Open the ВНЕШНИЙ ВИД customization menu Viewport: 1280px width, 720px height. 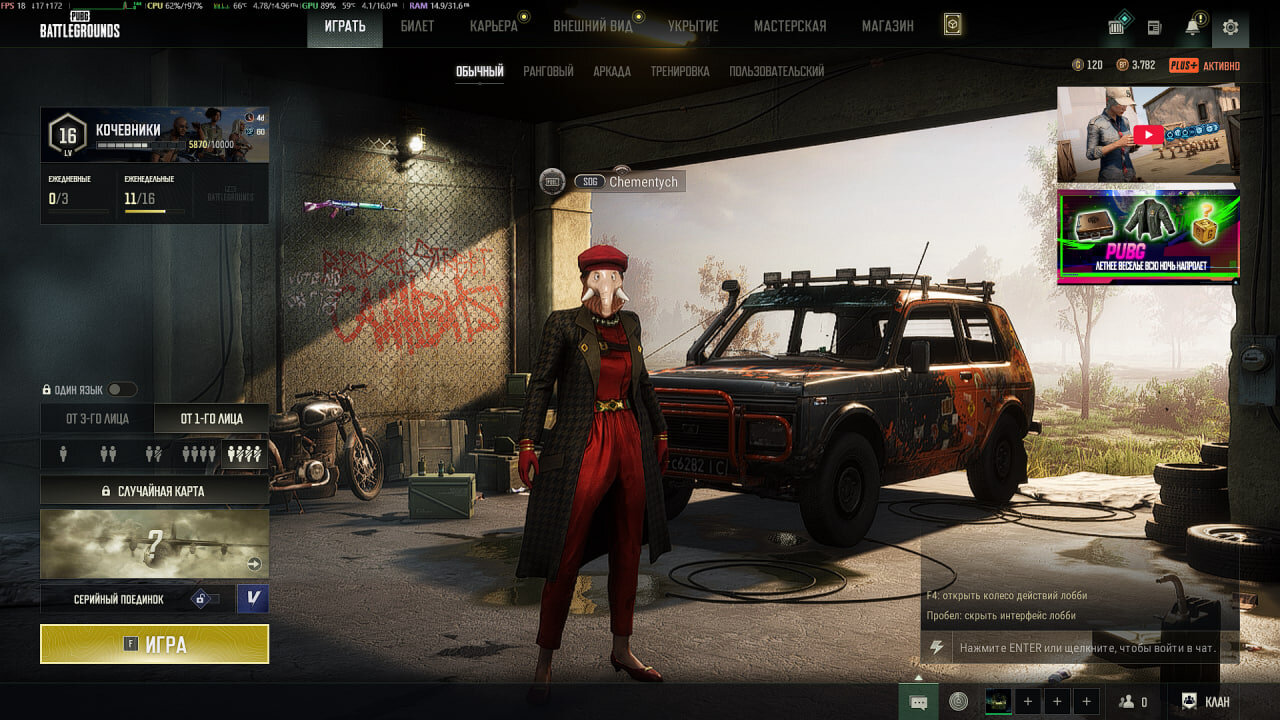(x=593, y=26)
